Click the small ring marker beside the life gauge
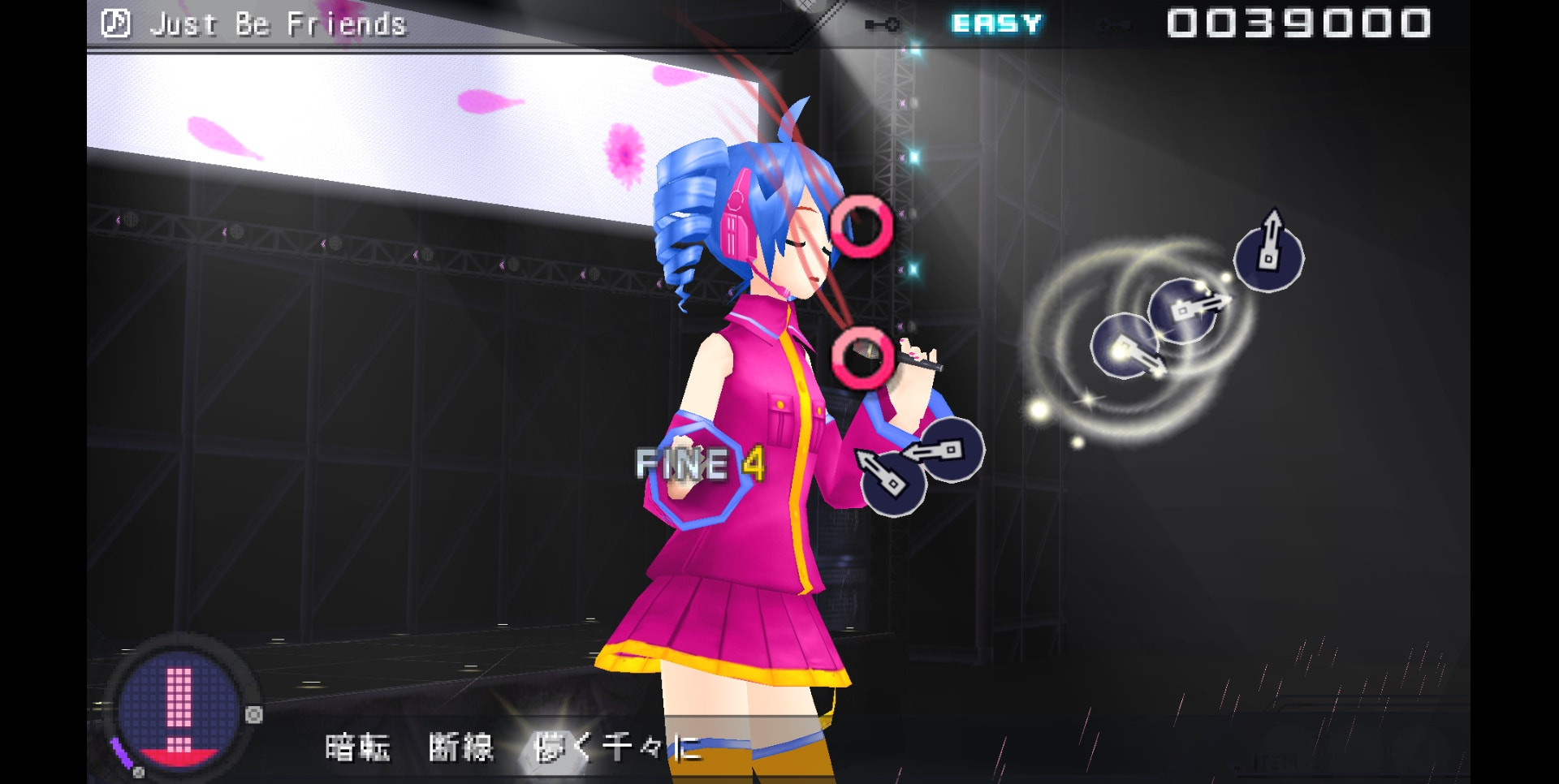Screen dimensions: 1559x784 [x=253, y=715]
